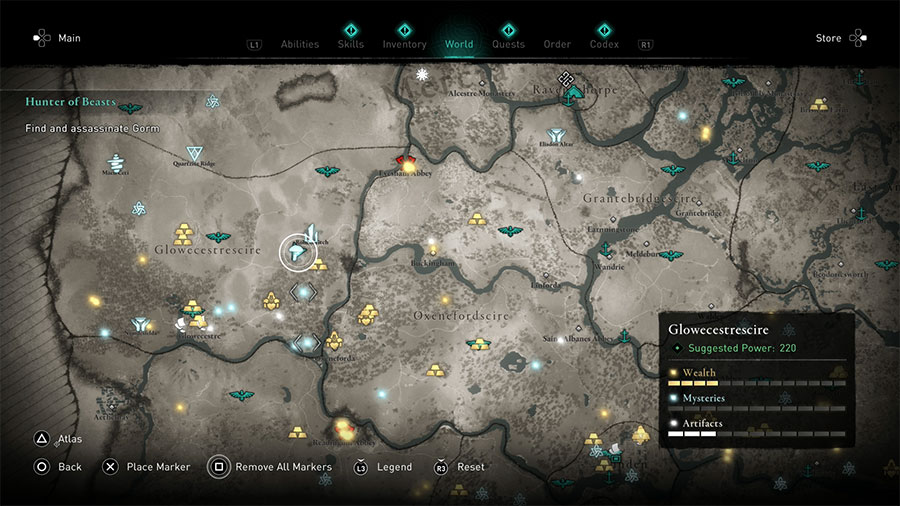
Task: Switch to the Order tab
Action: click(557, 44)
